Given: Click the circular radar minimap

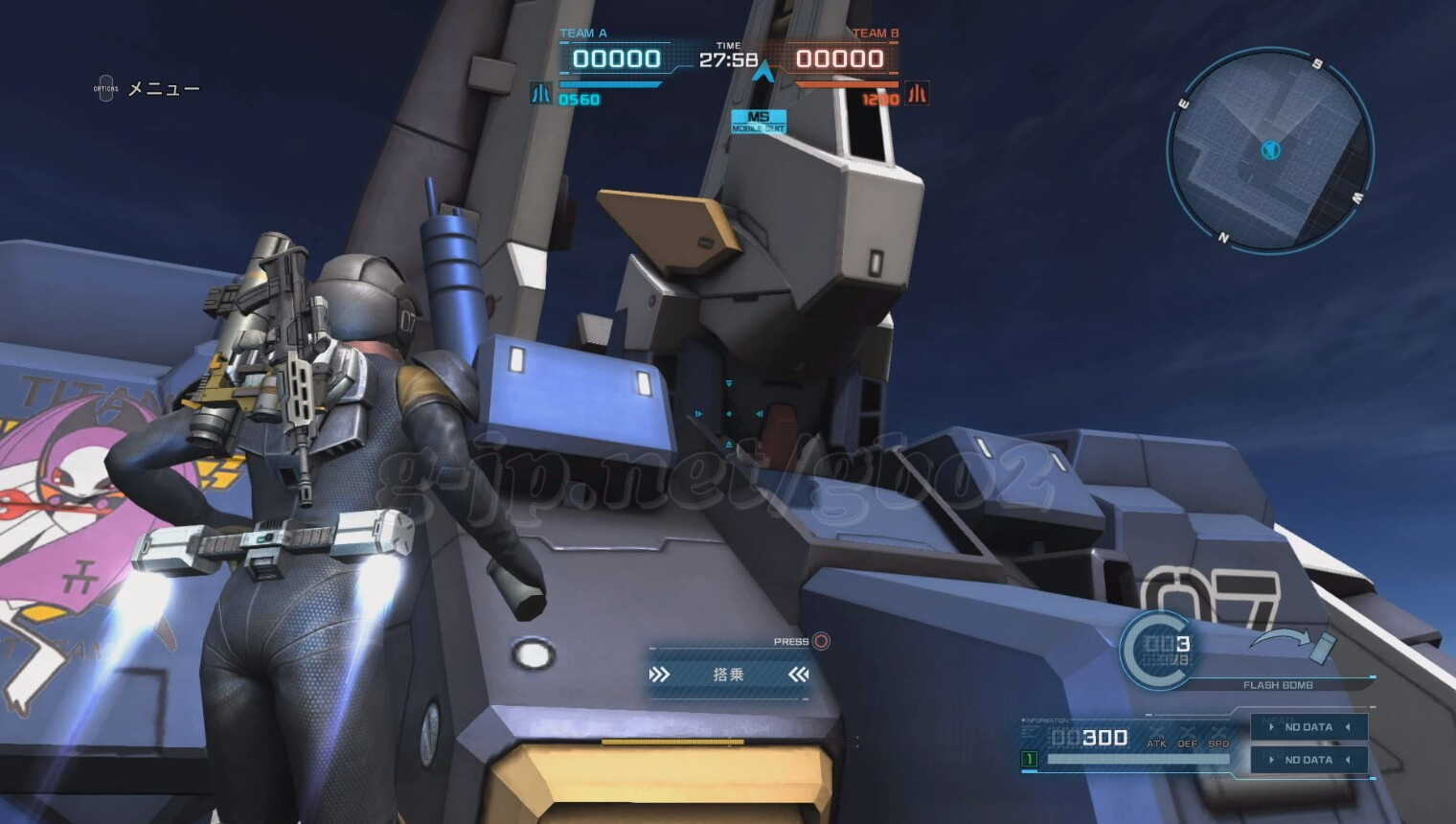Looking at the screenshot, I should click(1270, 150).
